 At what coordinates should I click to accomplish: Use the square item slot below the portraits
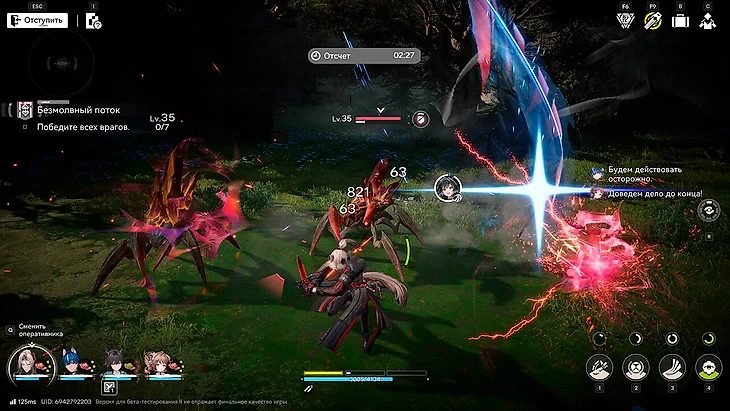pyautogui.click(x=110, y=387)
